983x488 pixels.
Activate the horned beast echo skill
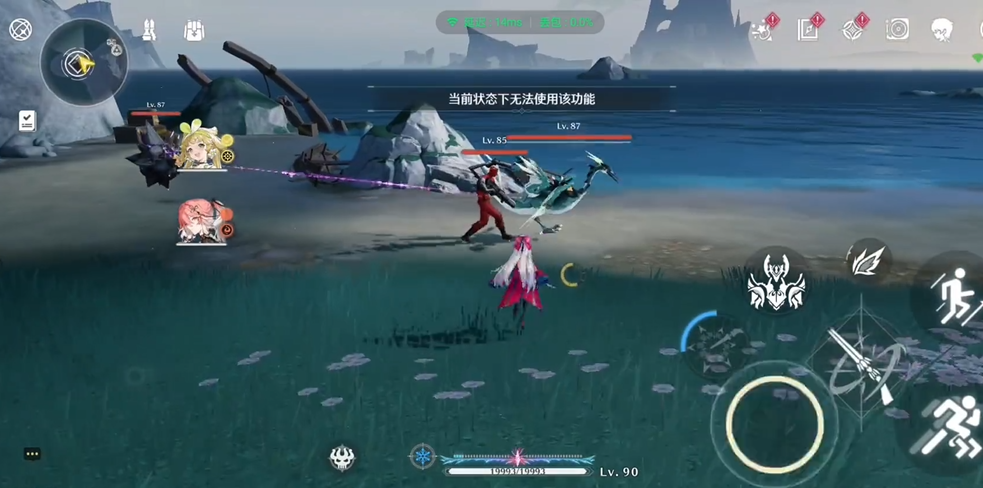(776, 281)
